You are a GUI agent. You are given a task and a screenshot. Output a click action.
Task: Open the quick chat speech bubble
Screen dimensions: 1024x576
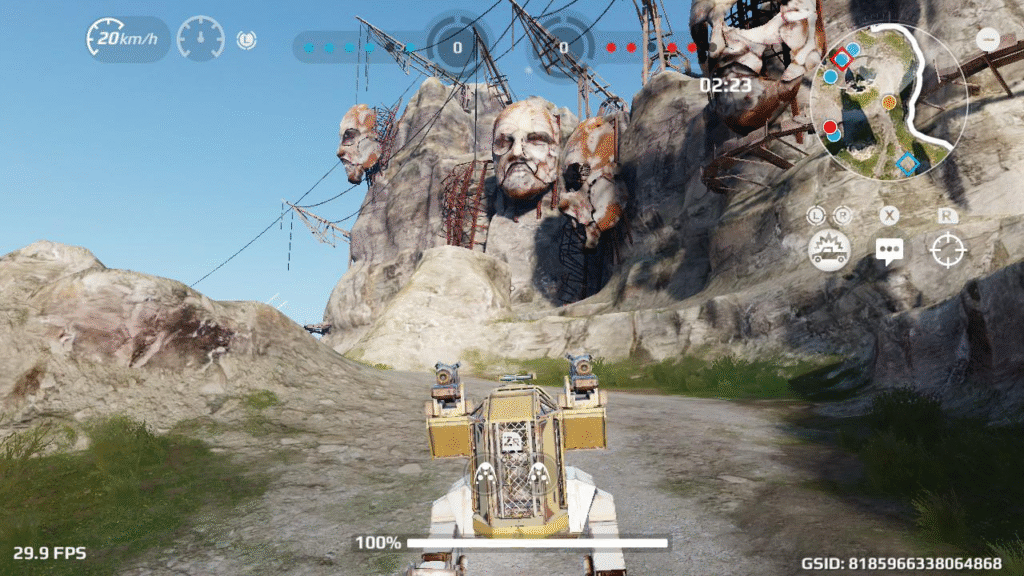coord(888,250)
